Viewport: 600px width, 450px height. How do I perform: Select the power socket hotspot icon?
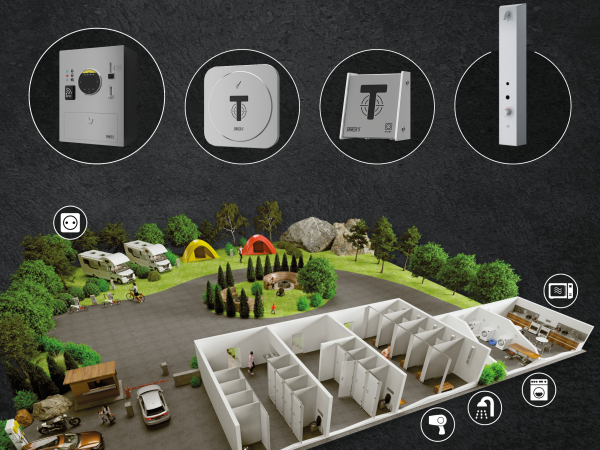pyautogui.click(x=70, y=221)
